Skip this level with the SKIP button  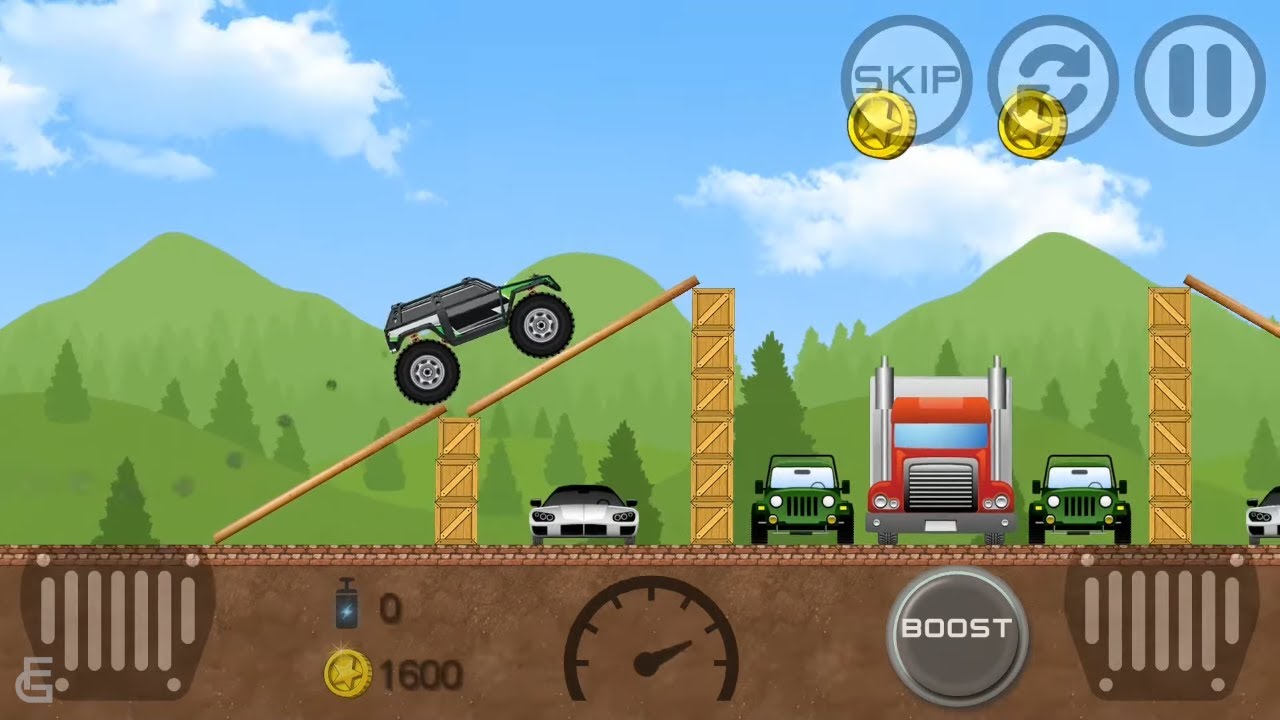tap(906, 78)
